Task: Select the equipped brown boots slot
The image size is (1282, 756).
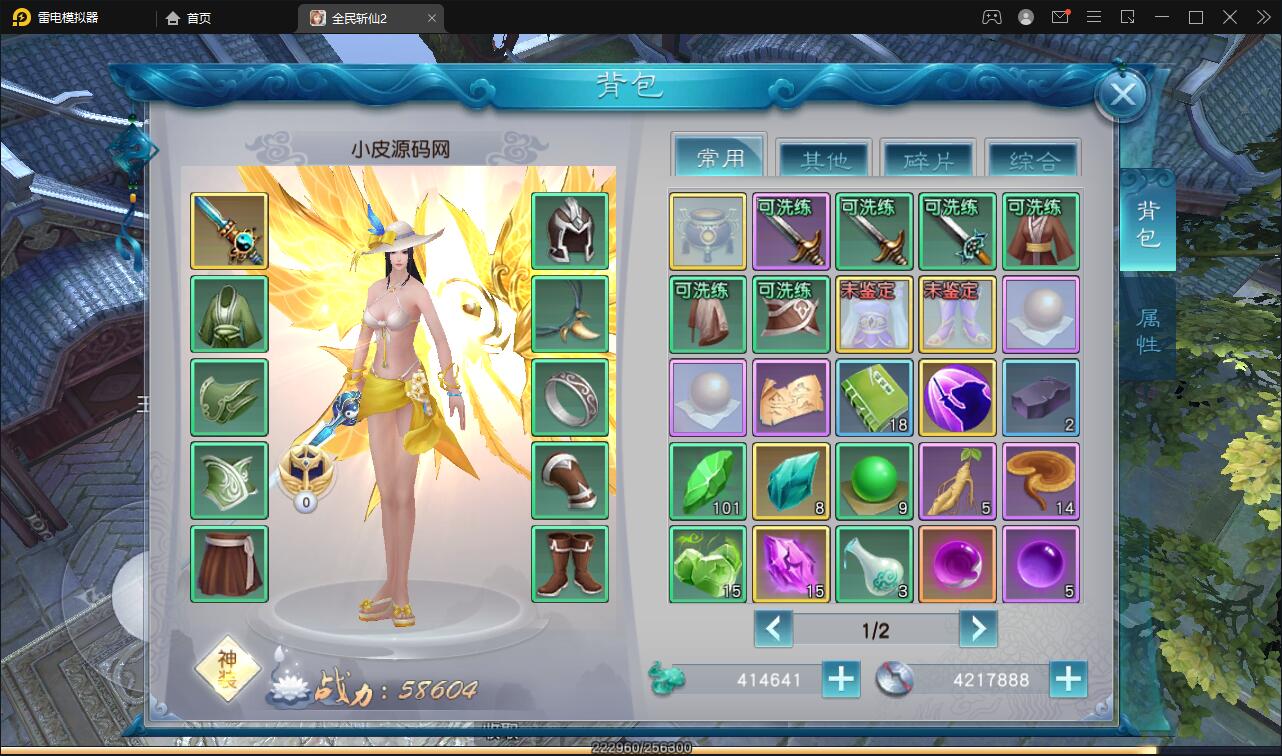Action: click(570, 564)
